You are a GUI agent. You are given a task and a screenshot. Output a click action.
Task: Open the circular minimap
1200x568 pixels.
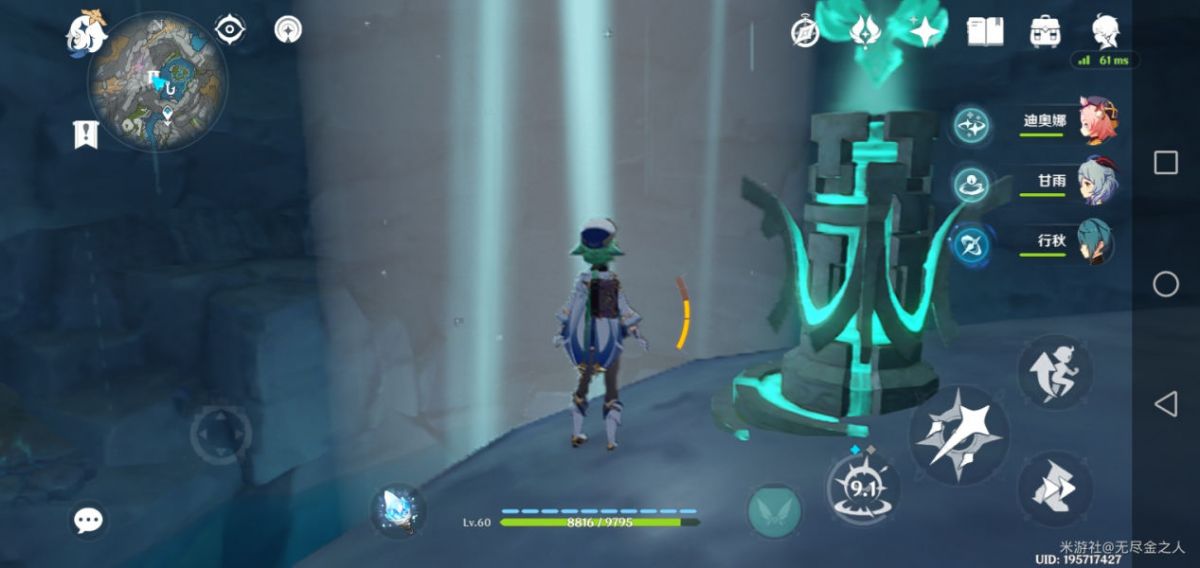pos(158,82)
